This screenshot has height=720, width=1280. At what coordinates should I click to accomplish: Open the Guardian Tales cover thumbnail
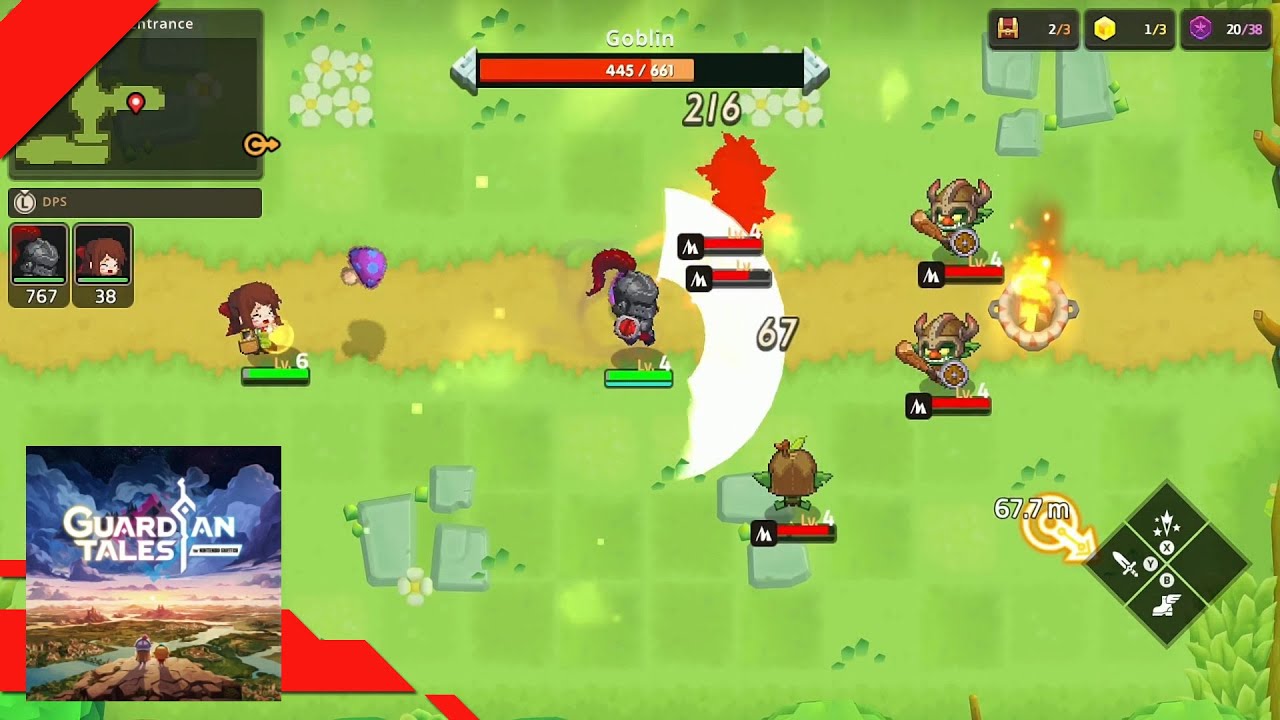[153, 573]
